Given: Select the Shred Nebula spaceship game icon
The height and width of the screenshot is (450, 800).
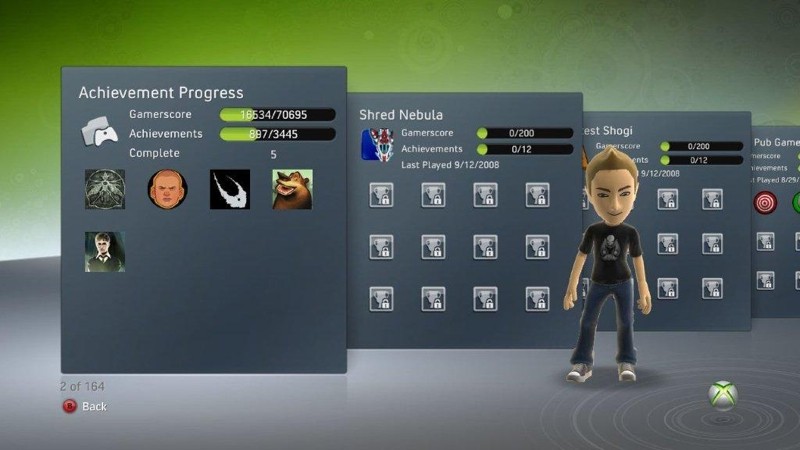Looking at the screenshot, I should pos(375,145).
